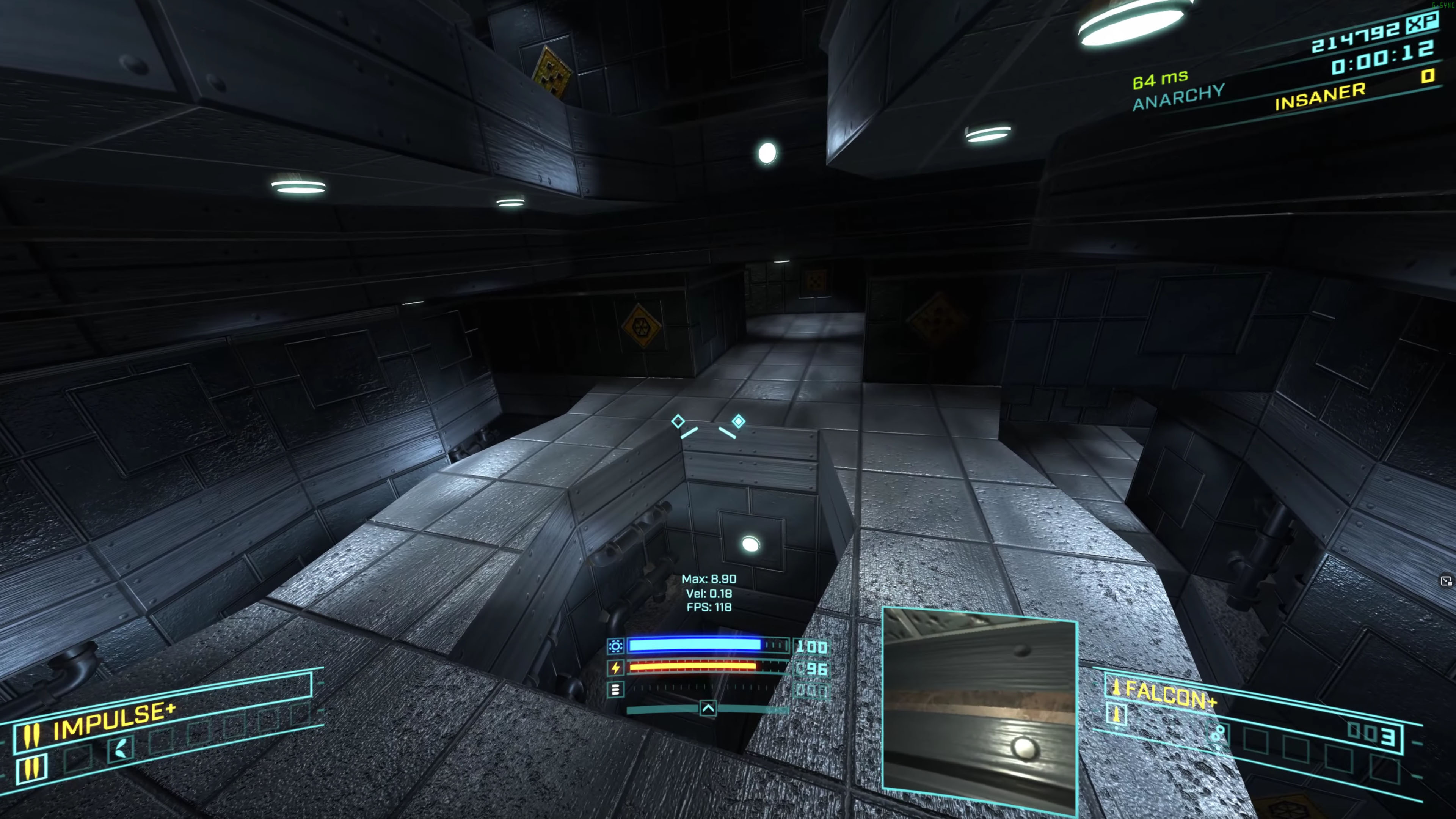1456x819 pixels.
Task: Click the lightning bolt energy icon
Action: pos(615,668)
